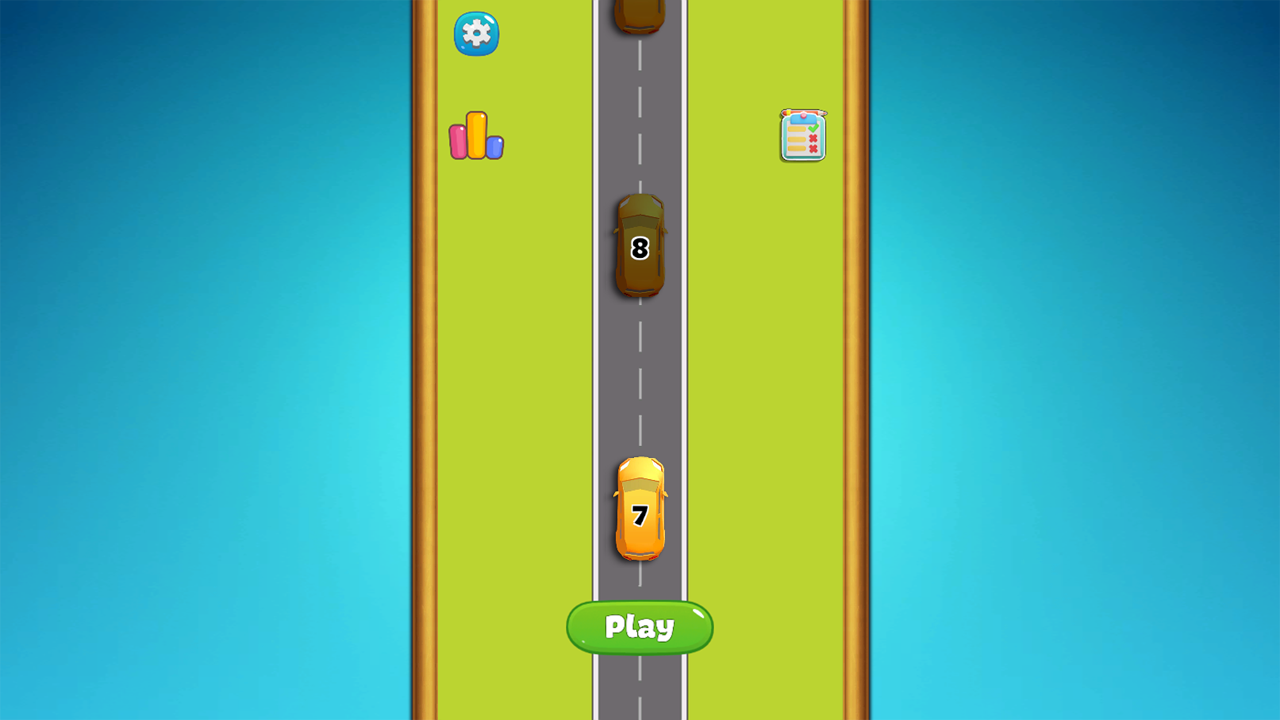1280x720 pixels.
Task: View the quests checklist clipboard icon
Action: tap(804, 136)
